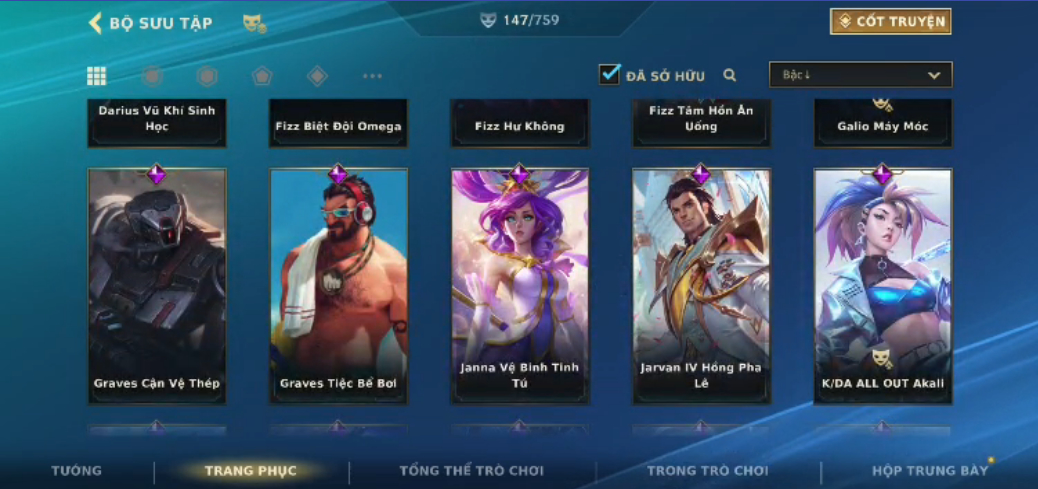This screenshot has width=1038, height=489.
Task: Select the grid view filter icon
Action: [97, 76]
